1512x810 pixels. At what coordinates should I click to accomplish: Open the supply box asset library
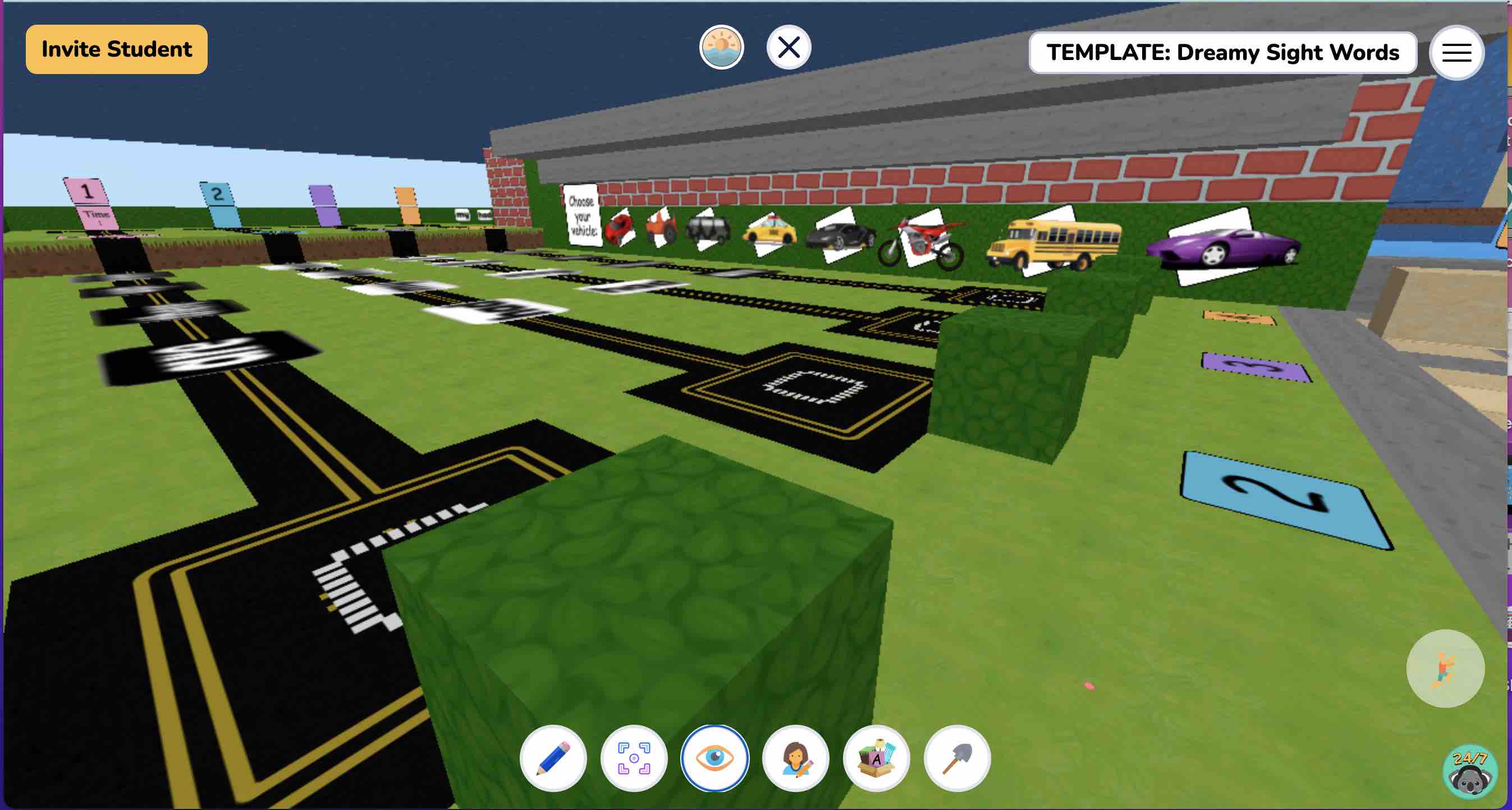[876, 758]
